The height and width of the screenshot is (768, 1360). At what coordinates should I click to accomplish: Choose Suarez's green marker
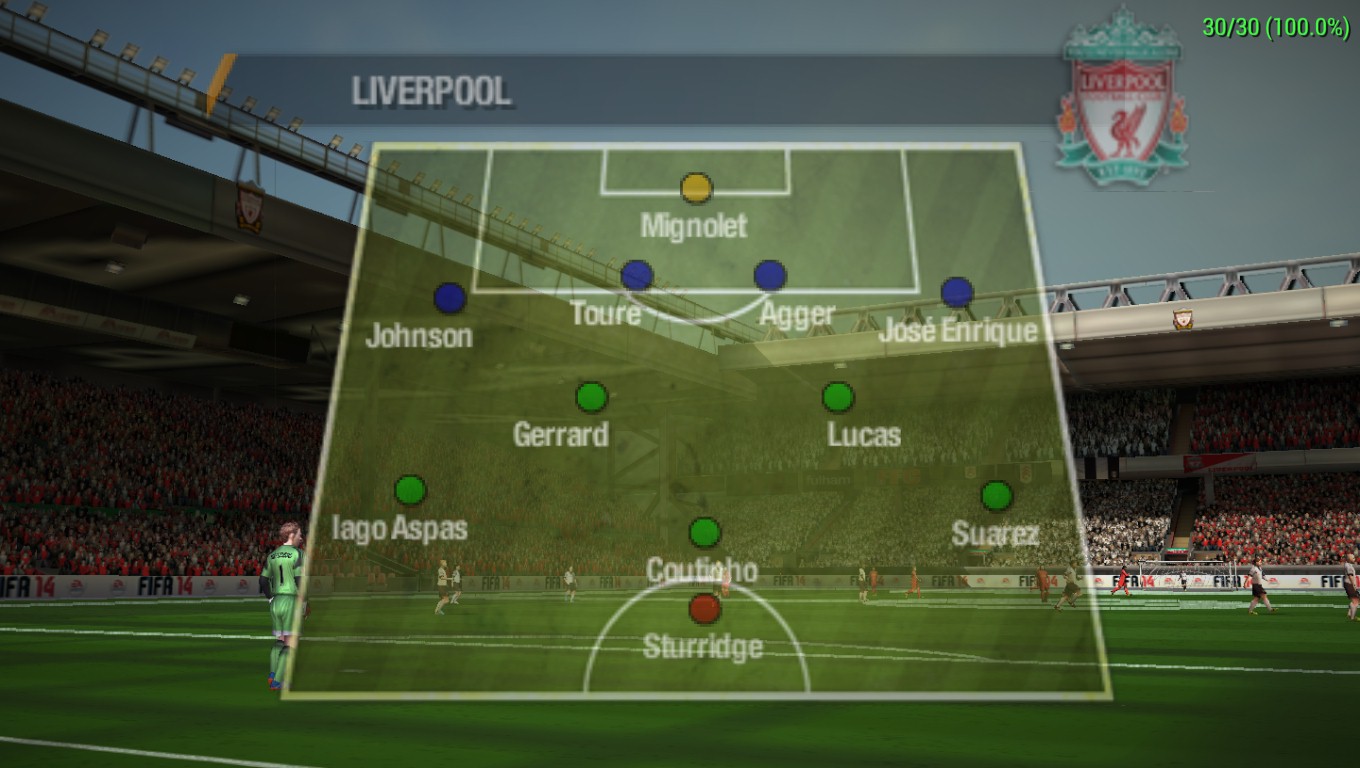996,496
